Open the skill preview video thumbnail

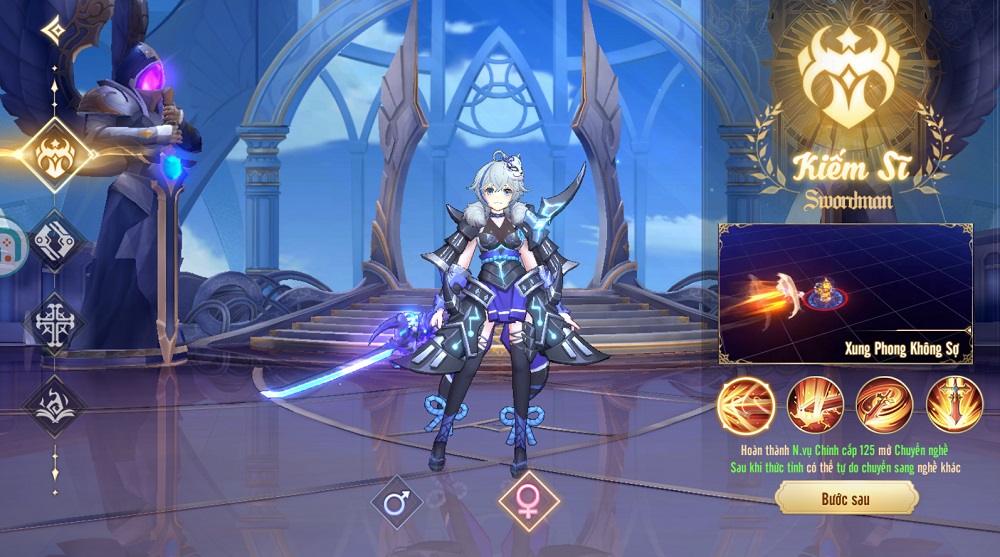pyautogui.click(x=845, y=292)
